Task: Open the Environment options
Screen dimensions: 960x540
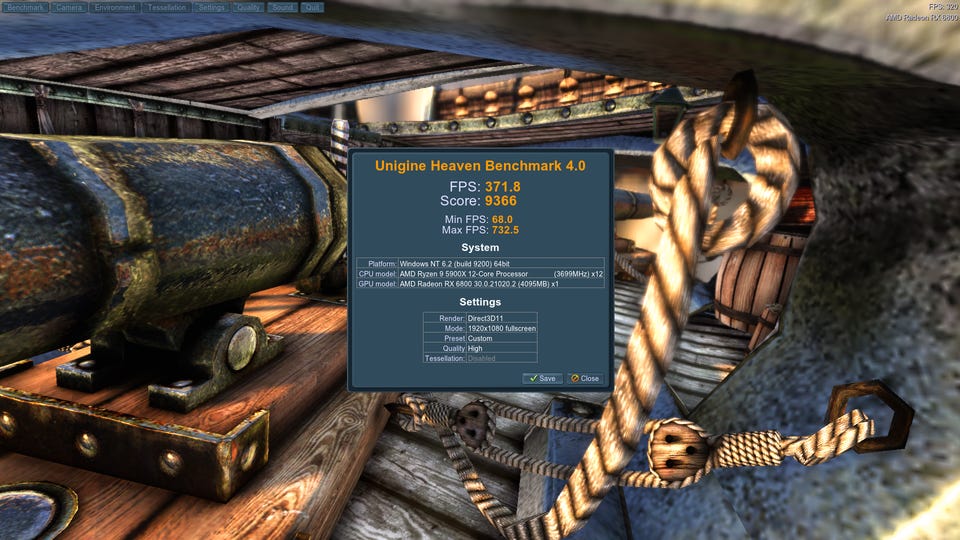Action: 115,7
